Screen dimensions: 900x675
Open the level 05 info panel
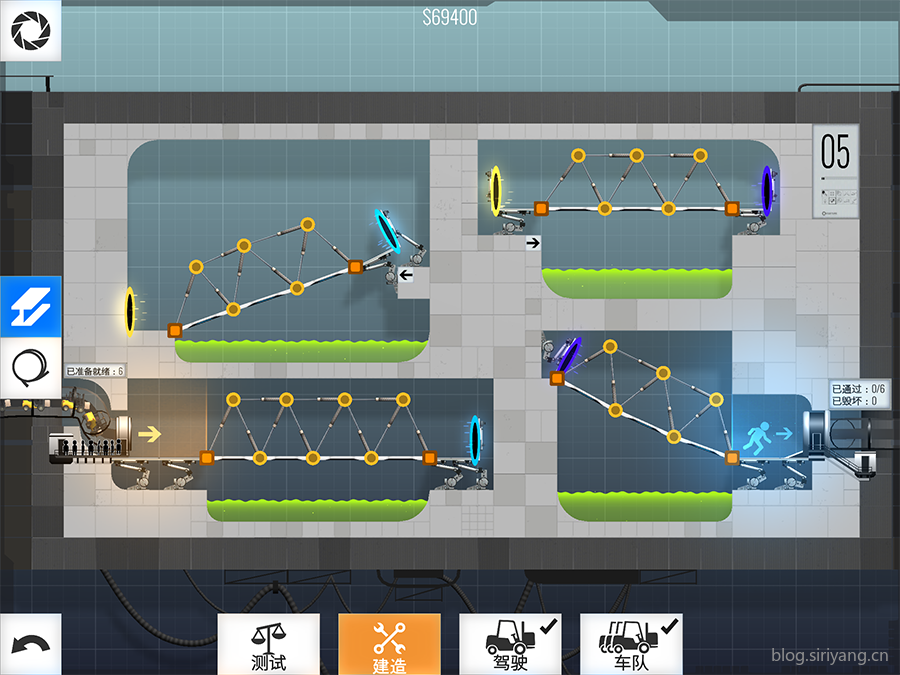pyautogui.click(x=836, y=171)
